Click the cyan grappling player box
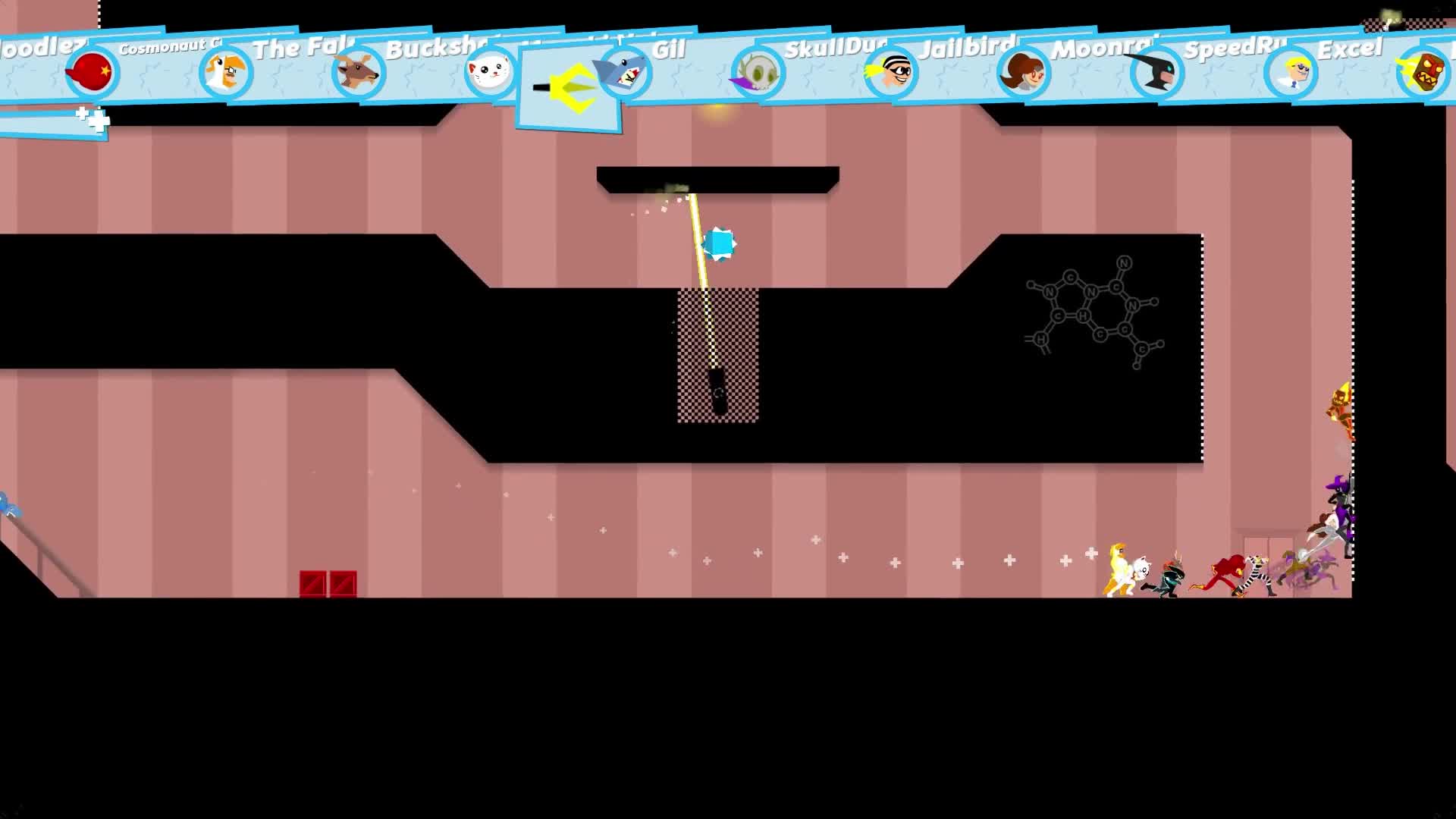 point(717,244)
